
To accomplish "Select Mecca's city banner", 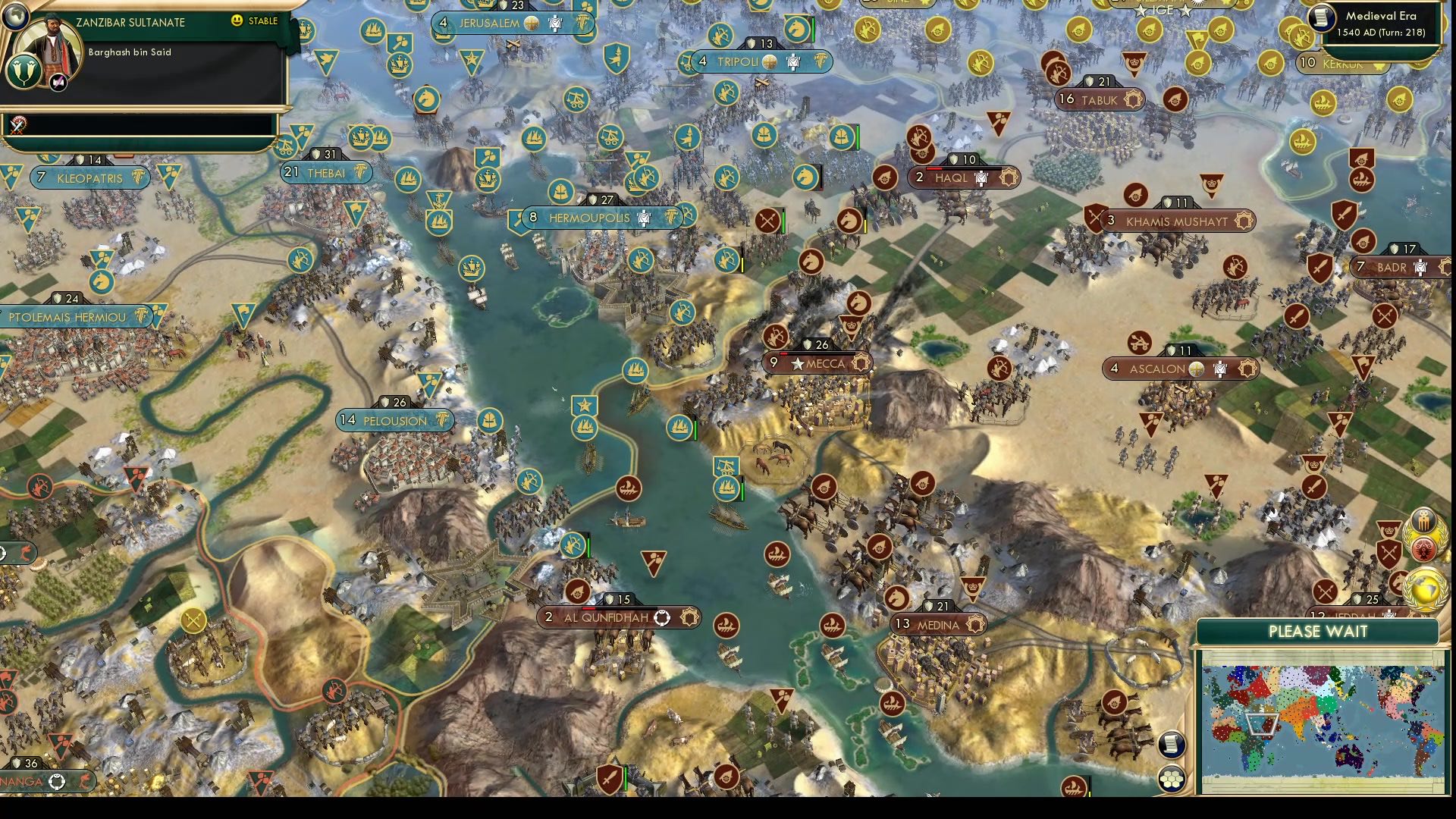I will 827,364.
